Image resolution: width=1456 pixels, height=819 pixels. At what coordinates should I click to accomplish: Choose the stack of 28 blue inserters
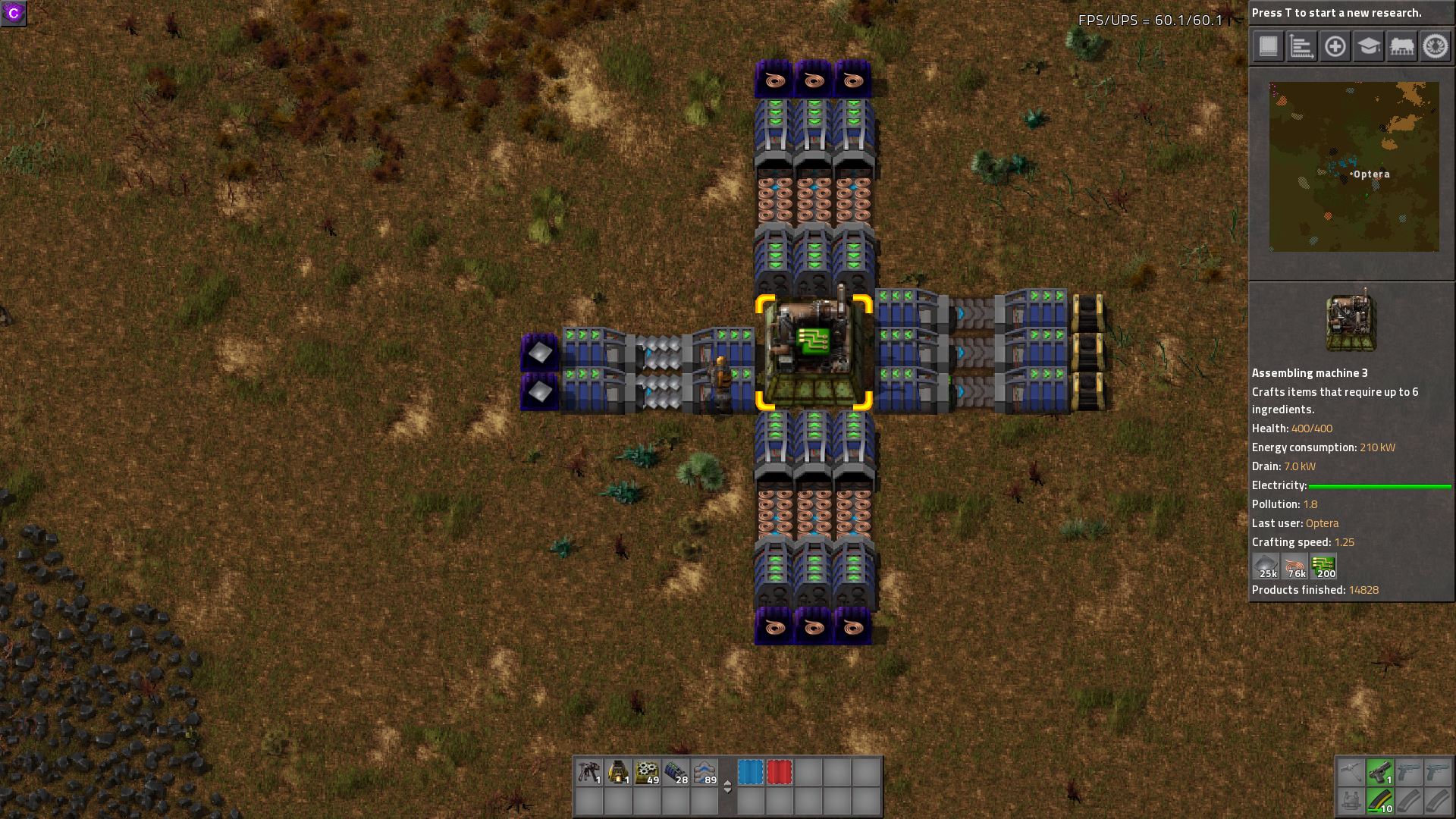coord(676,772)
